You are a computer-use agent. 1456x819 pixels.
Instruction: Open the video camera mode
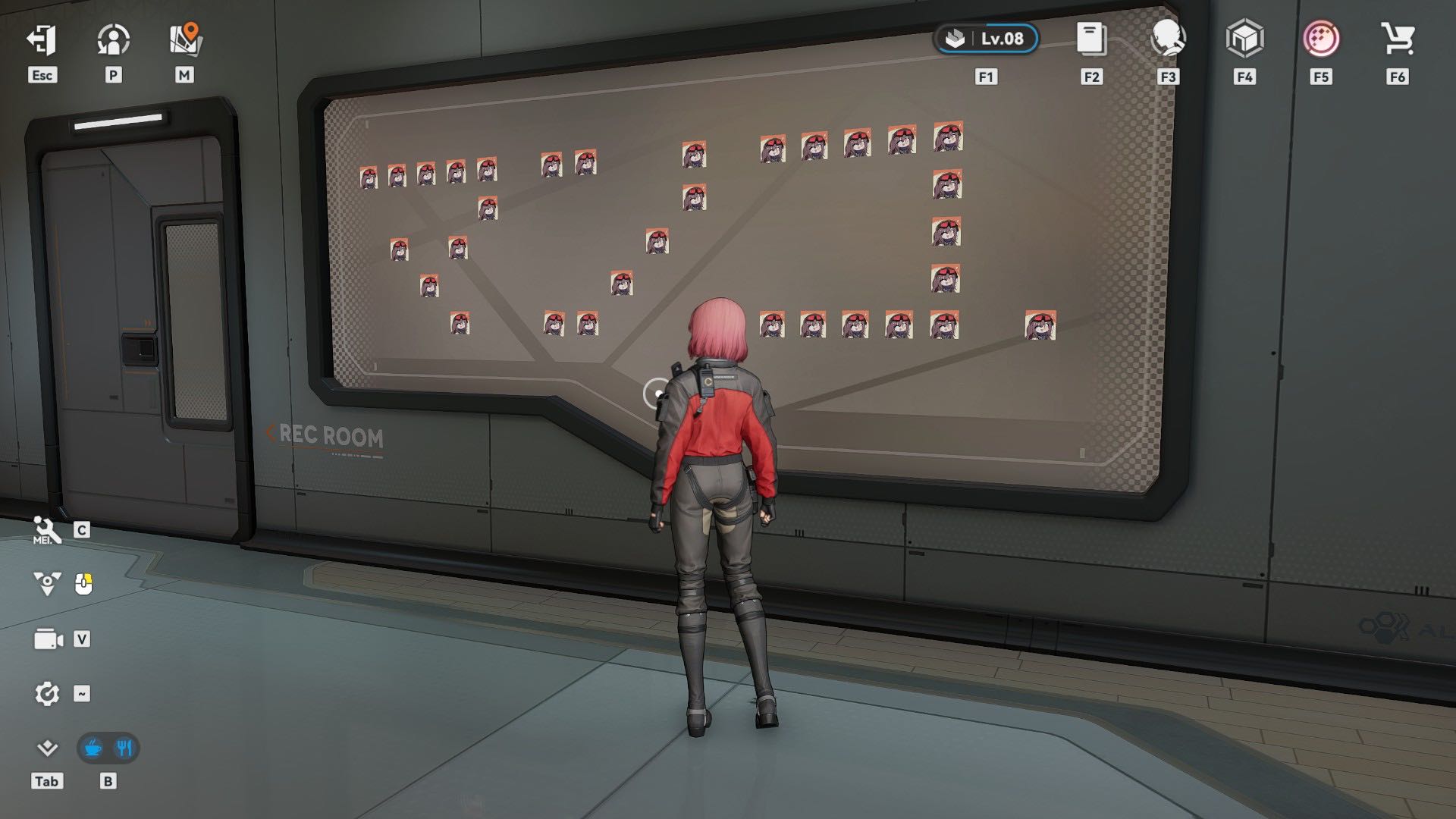pyautogui.click(x=48, y=639)
